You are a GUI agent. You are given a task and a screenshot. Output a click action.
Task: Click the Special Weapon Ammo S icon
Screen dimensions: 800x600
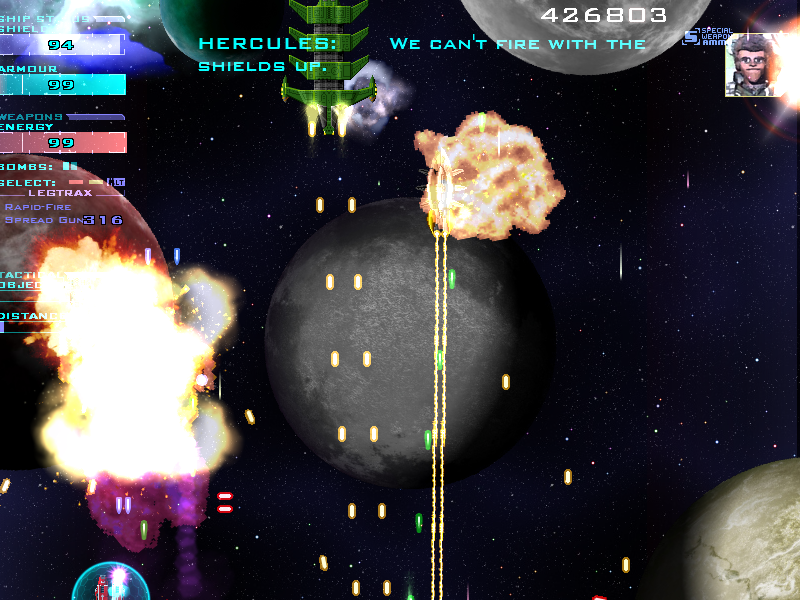[691, 37]
